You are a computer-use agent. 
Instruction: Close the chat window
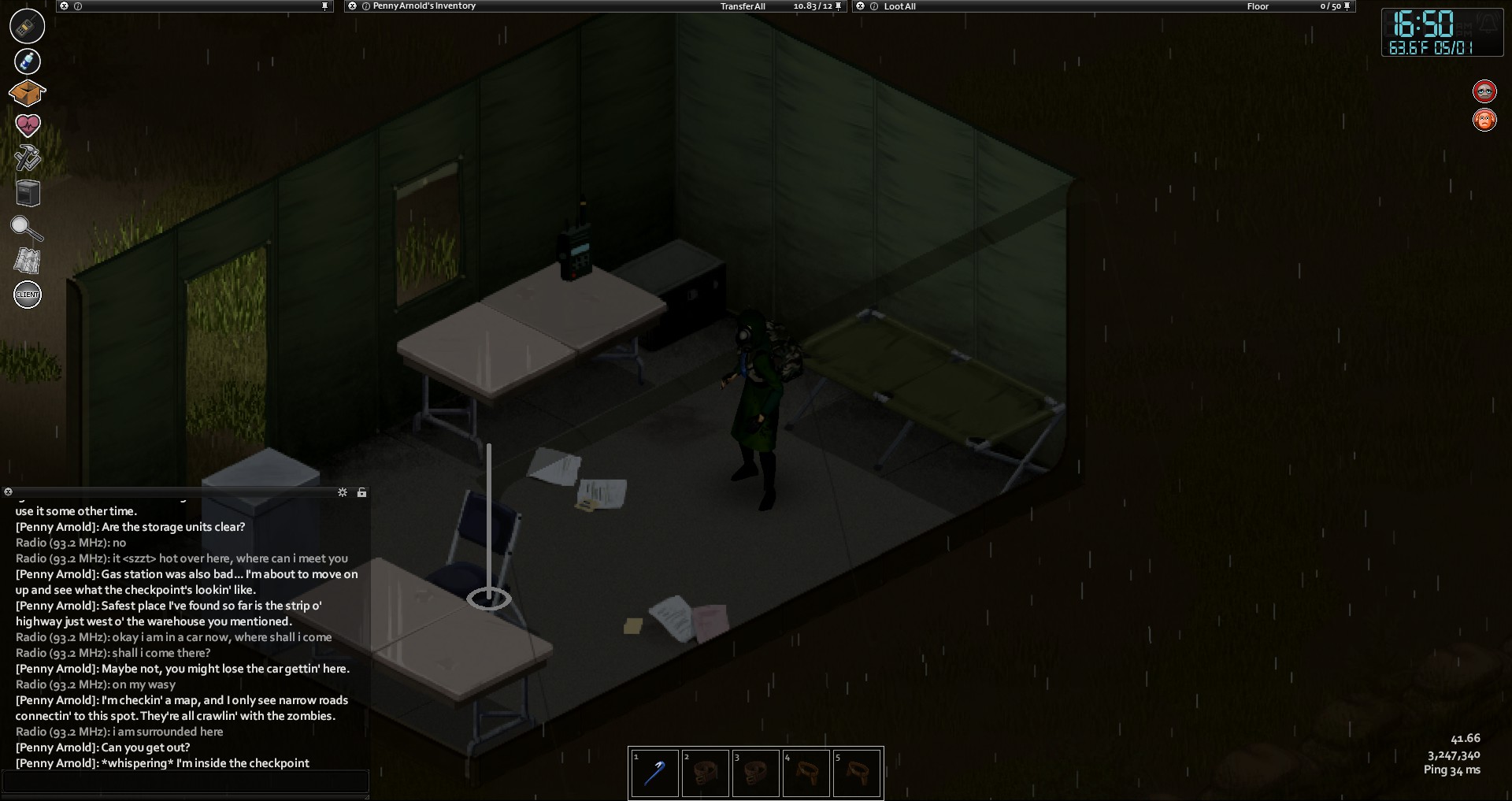point(9,492)
